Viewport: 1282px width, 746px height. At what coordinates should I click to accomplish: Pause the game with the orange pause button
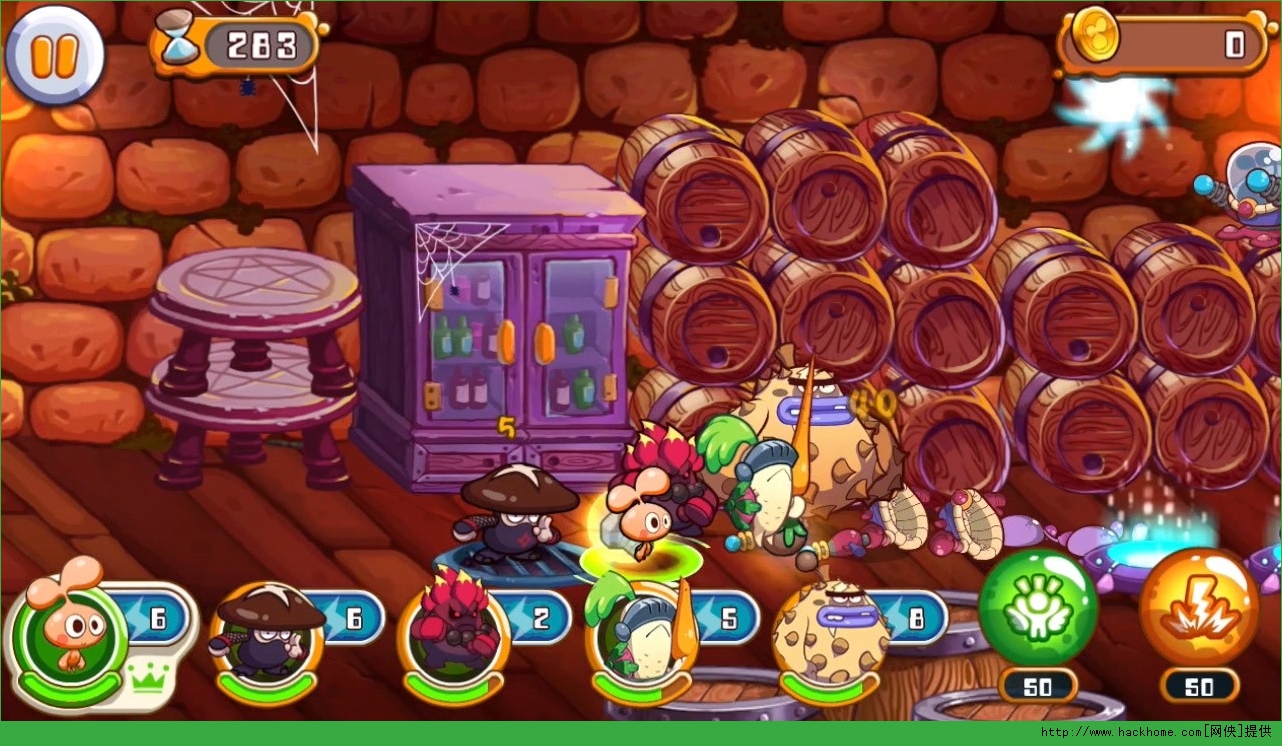tap(54, 55)
